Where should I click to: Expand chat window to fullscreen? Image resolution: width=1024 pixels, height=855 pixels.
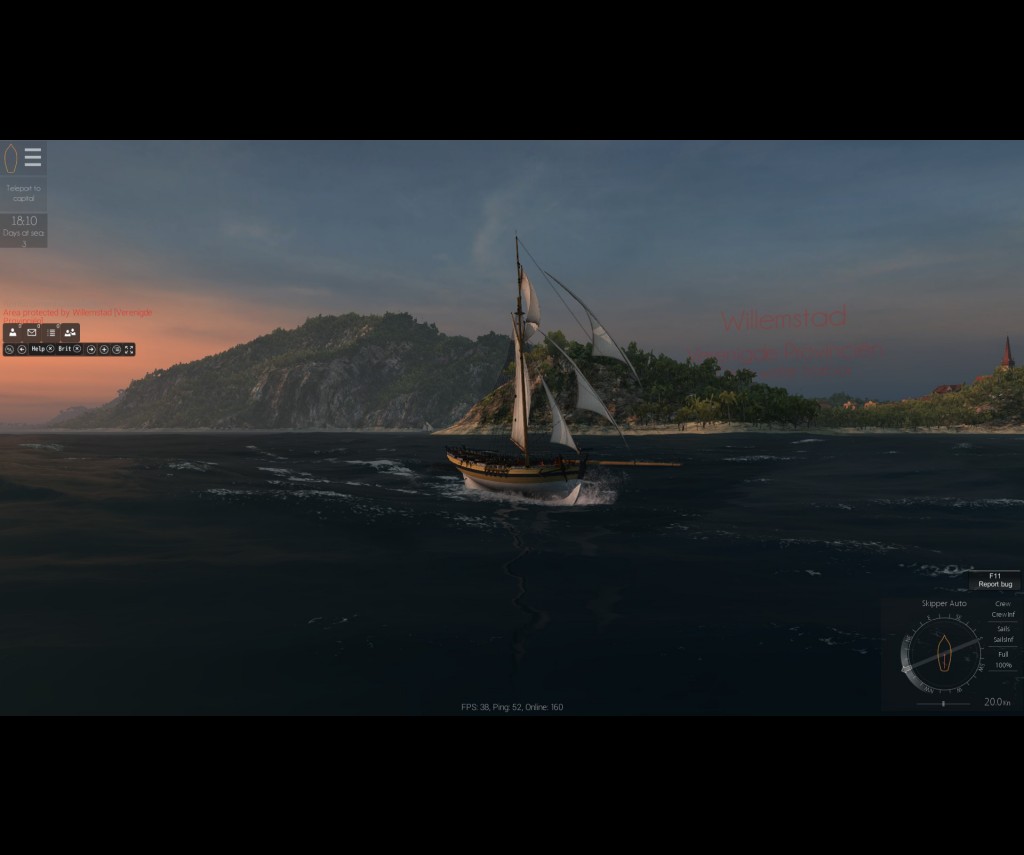pos(129,349)
